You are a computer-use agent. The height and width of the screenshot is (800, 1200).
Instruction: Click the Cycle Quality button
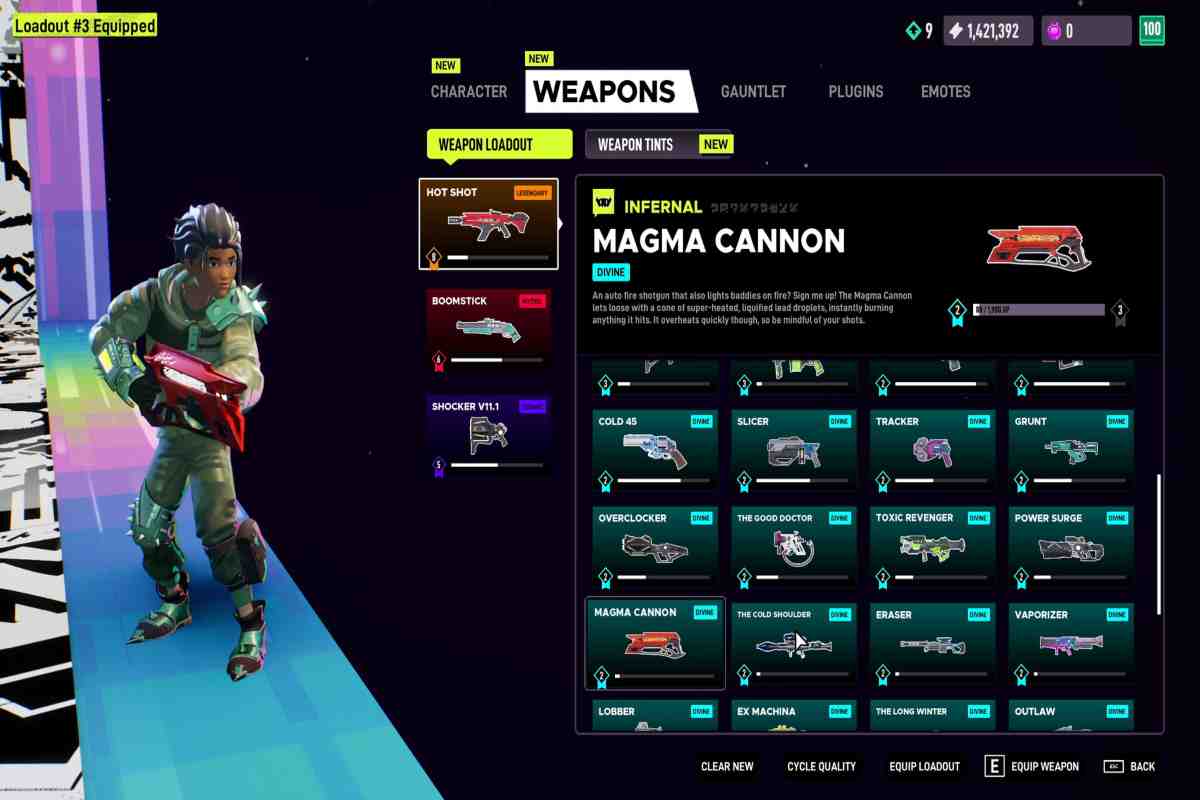point(821,766)
